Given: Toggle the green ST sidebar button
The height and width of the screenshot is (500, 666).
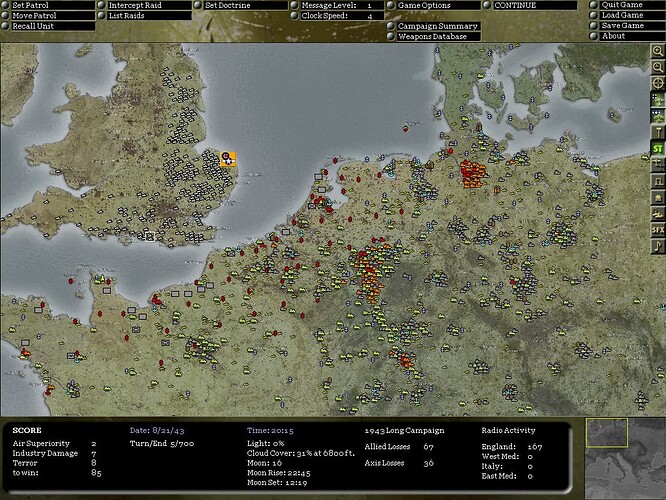Looking at the screenshot, I should click(x=658, y=149).
